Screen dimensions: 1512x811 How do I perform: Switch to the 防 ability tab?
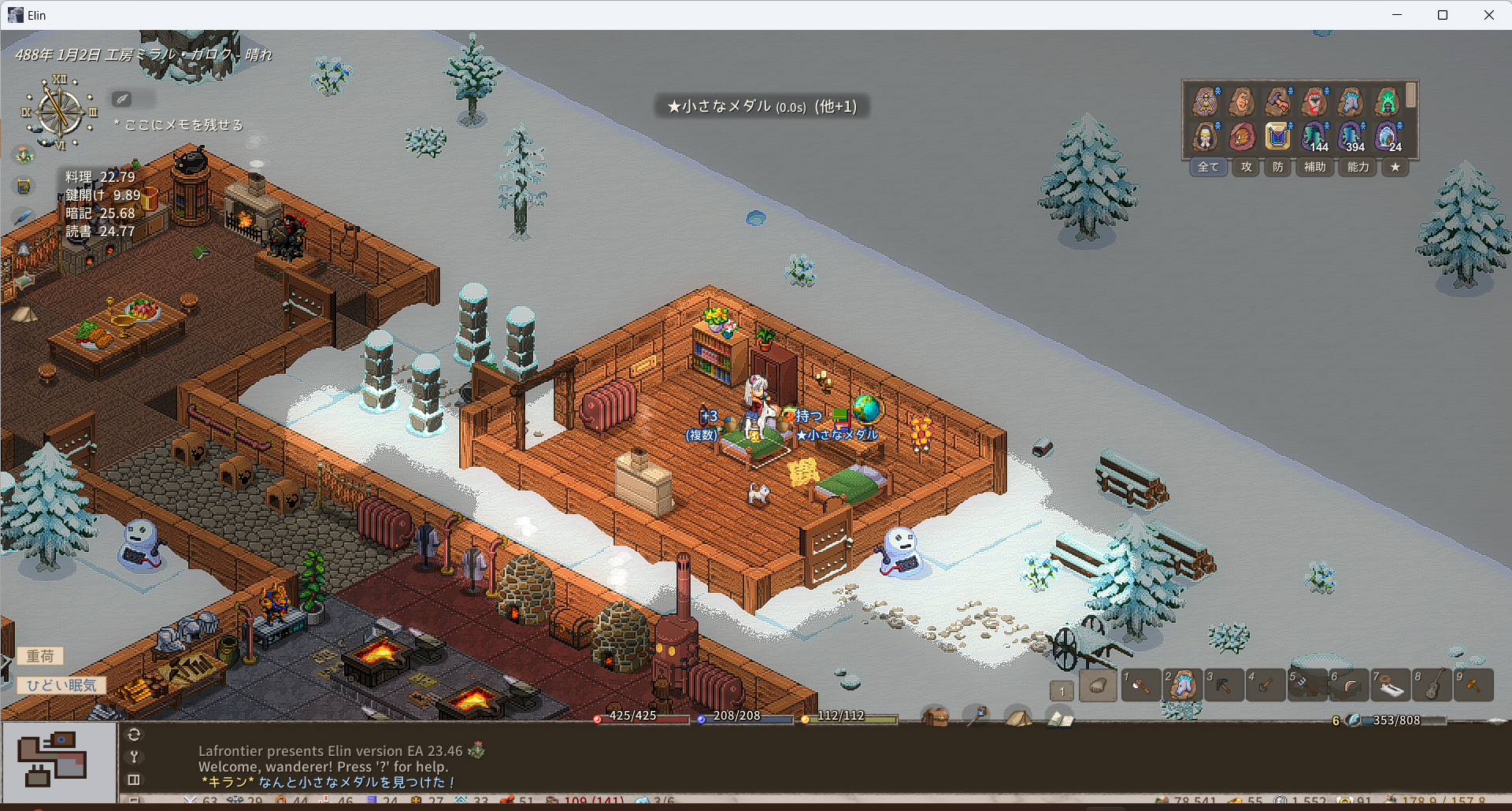coord(1277,167)
